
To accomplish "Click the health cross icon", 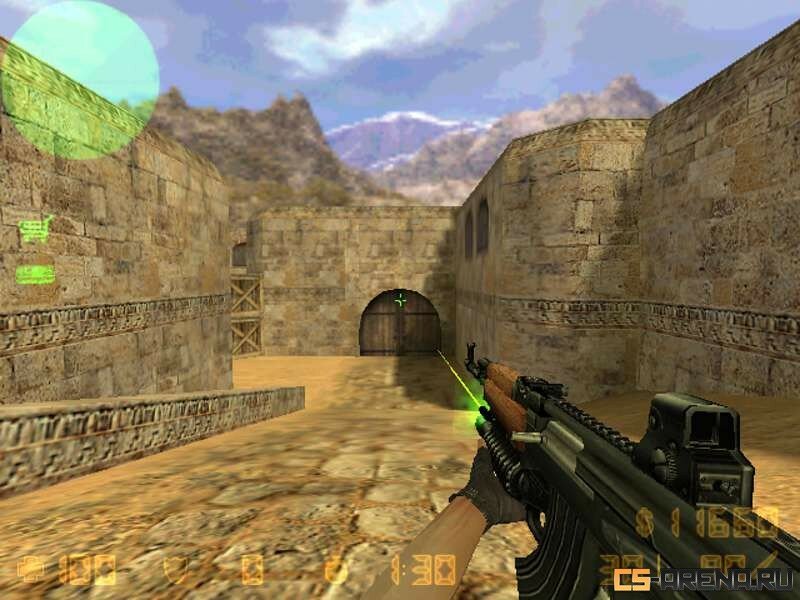I will tap(30, 570).
